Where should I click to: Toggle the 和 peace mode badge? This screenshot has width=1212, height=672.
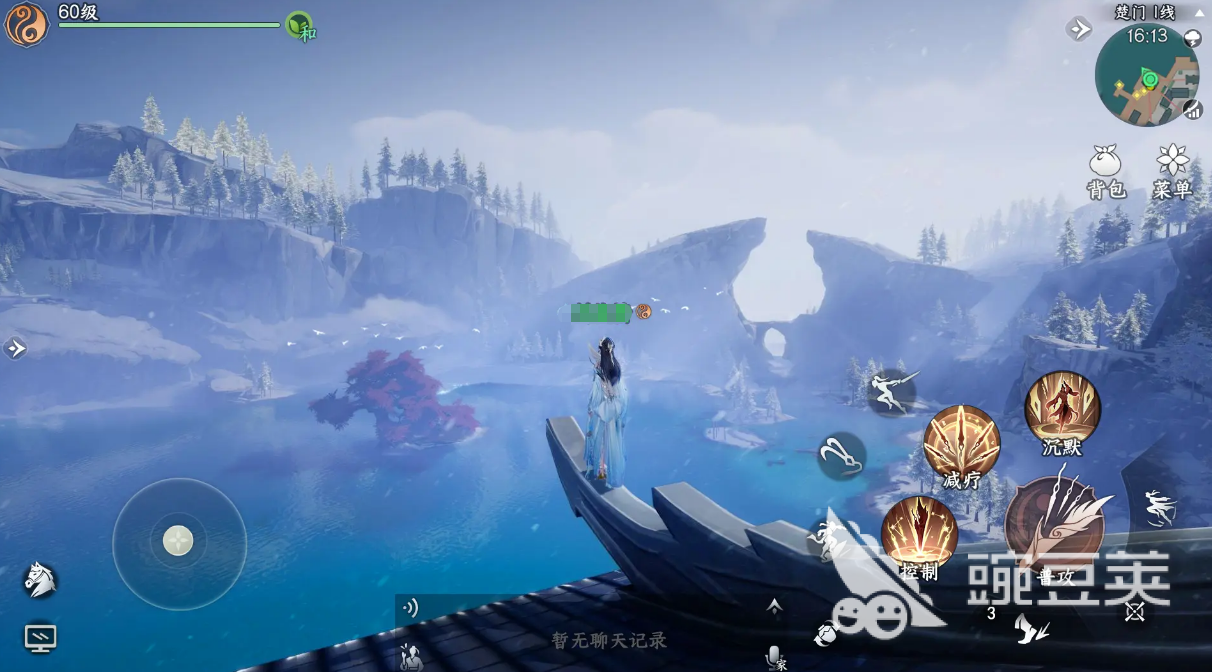[300, 26]
